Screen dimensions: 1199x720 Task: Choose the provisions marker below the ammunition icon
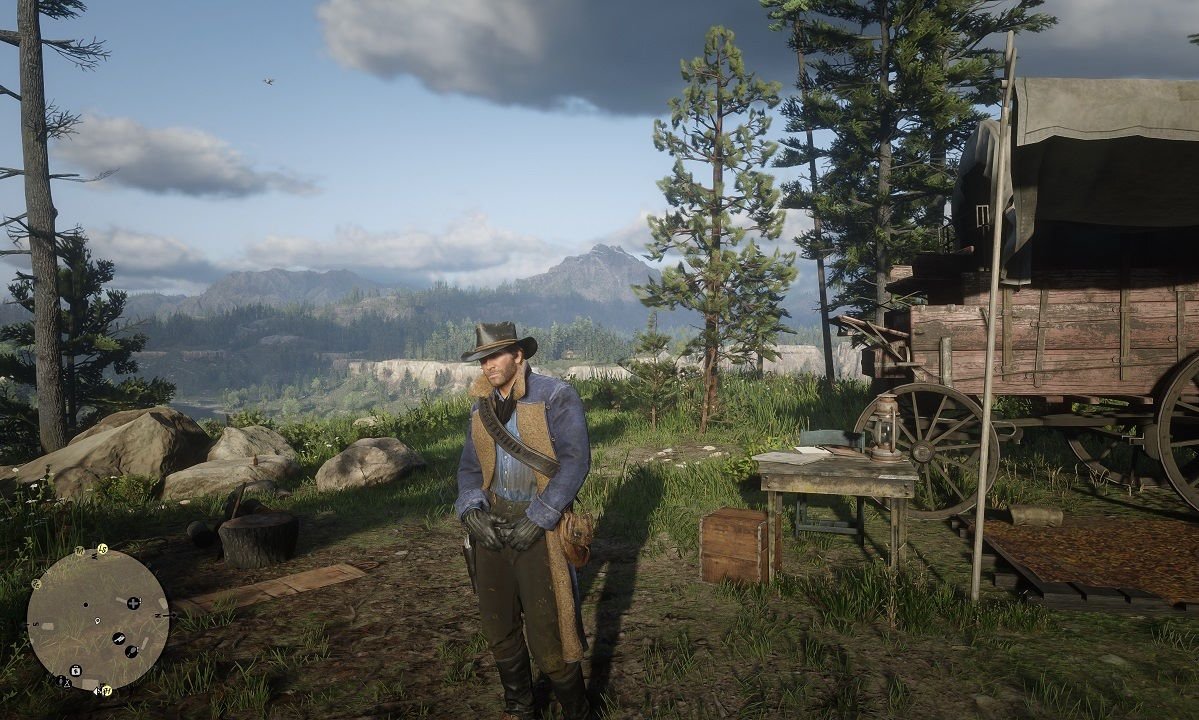[x=131, y=651]
